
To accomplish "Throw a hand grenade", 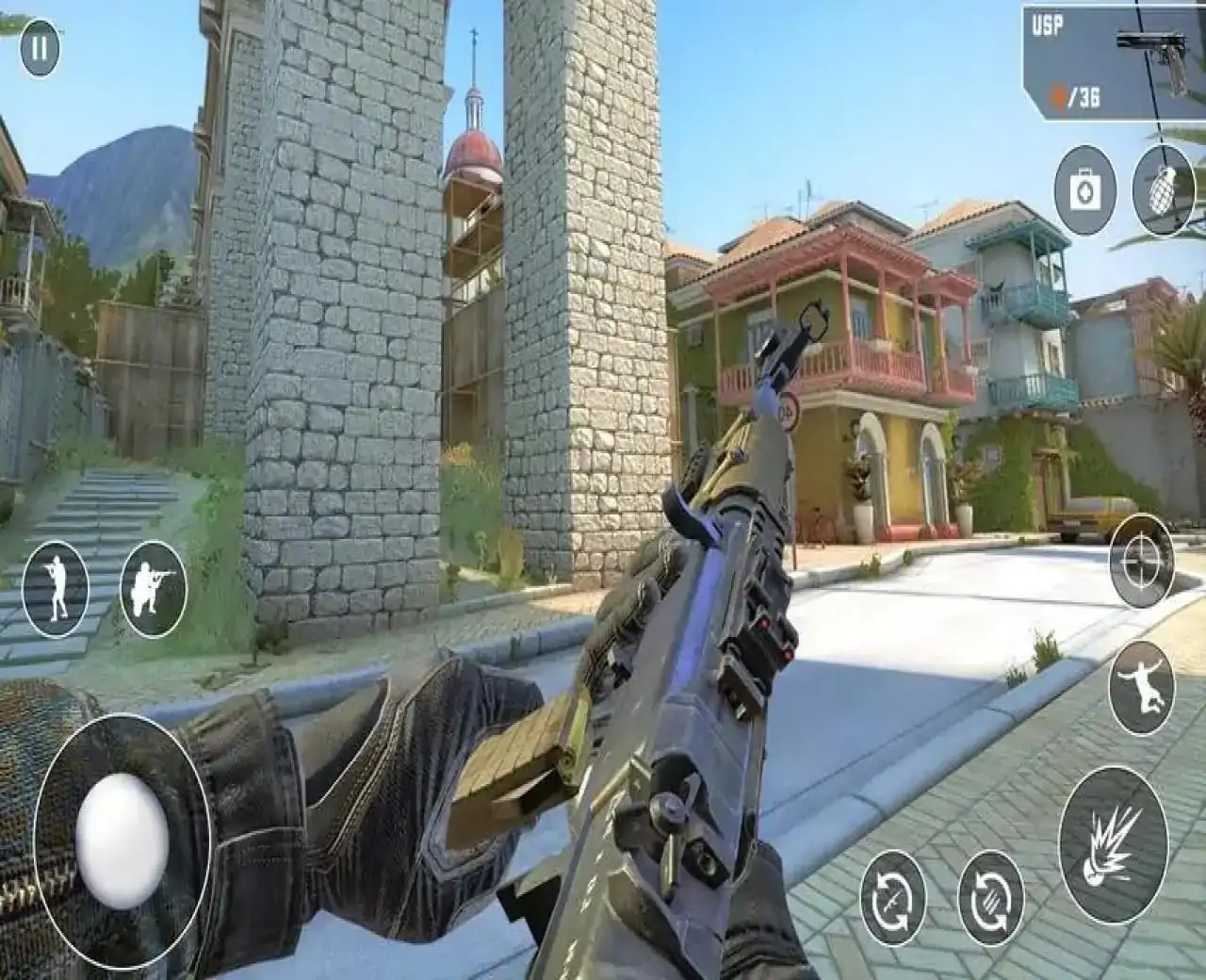I will click(1162, 186).
